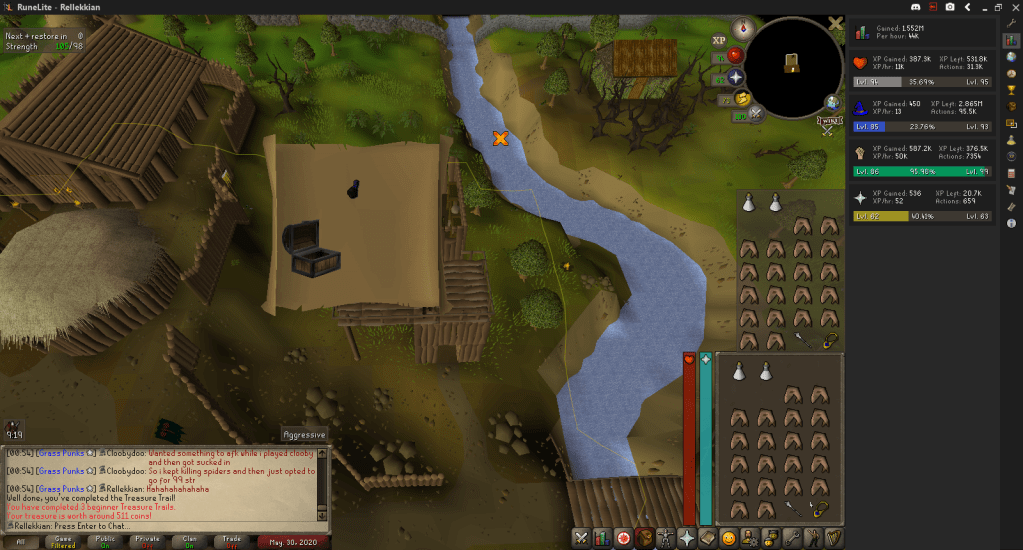Screen dimensions: 1023x550
Task: Select the Game chat filter tab
Action: (x=63, y=541)
